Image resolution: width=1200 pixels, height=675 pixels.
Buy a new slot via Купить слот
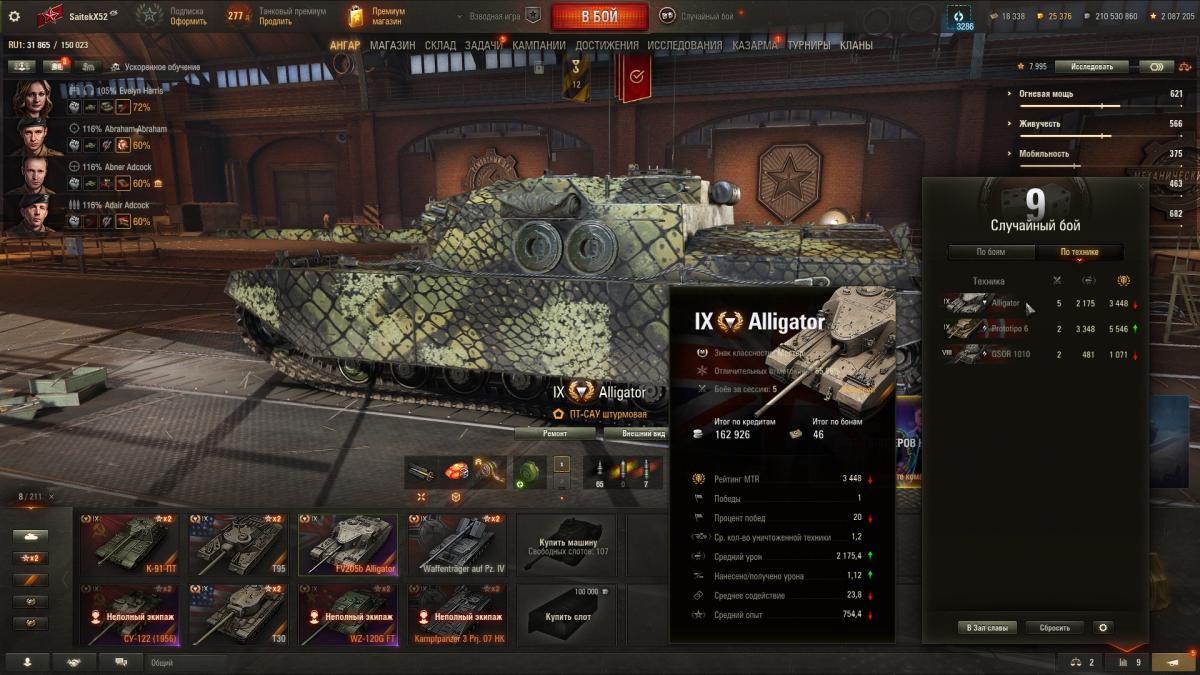click(x=567, y=615)
